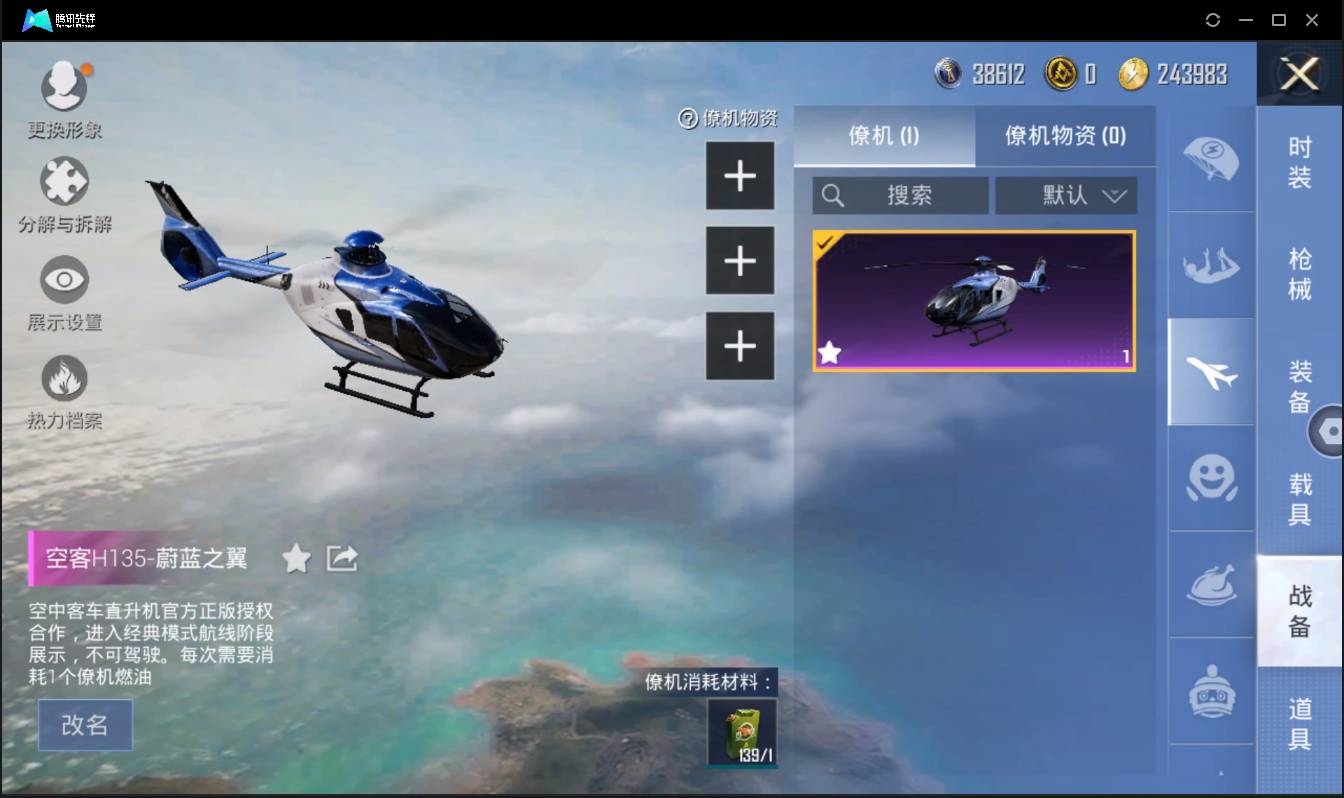This screenshot has width=1344, height=798.
Task: Click the 改名 rename button
Action: [x=85, y=725]
